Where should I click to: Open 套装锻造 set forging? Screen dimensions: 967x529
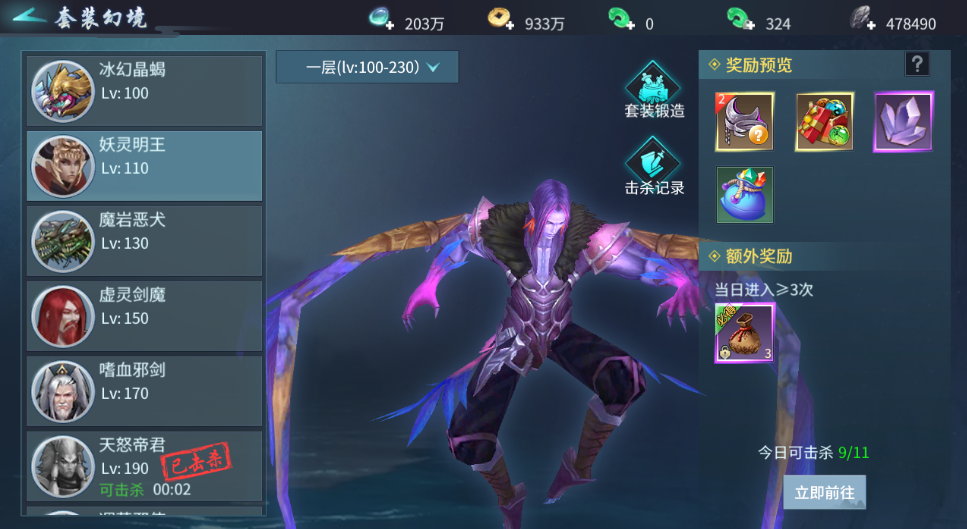click(654, 90)
